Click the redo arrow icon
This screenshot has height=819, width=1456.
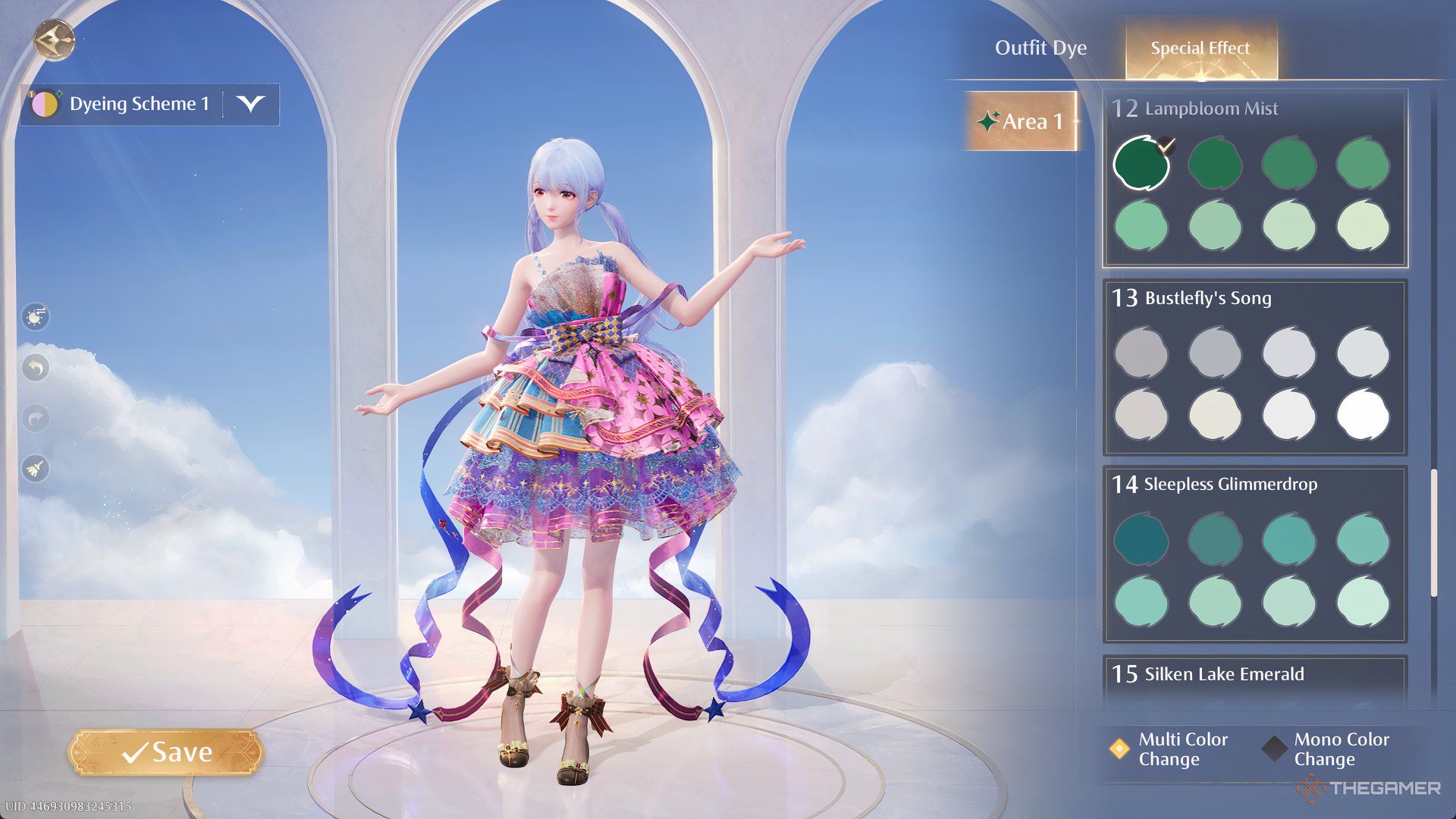pos(36,418)
